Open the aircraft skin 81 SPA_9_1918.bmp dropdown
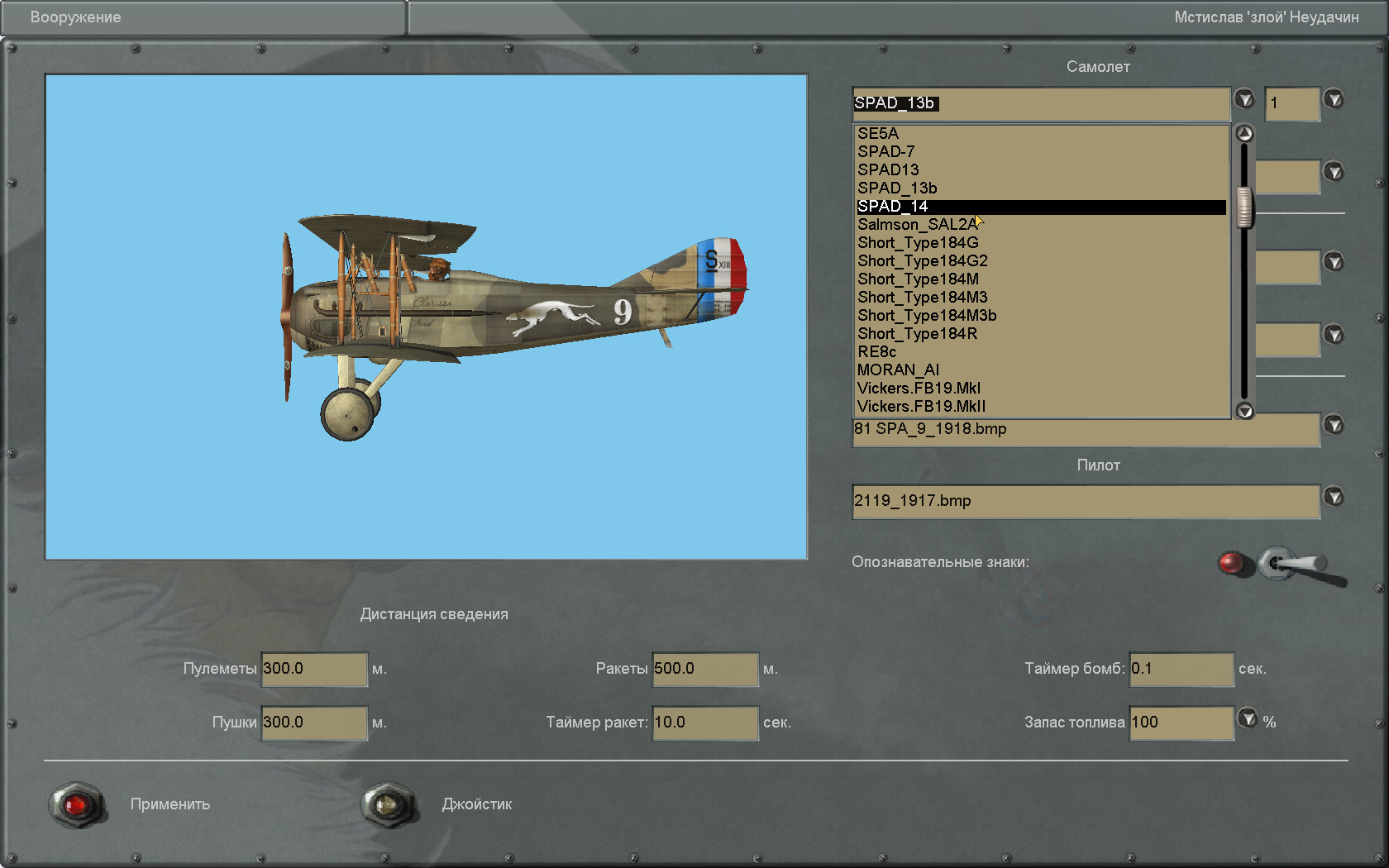 coord(1334,425)
